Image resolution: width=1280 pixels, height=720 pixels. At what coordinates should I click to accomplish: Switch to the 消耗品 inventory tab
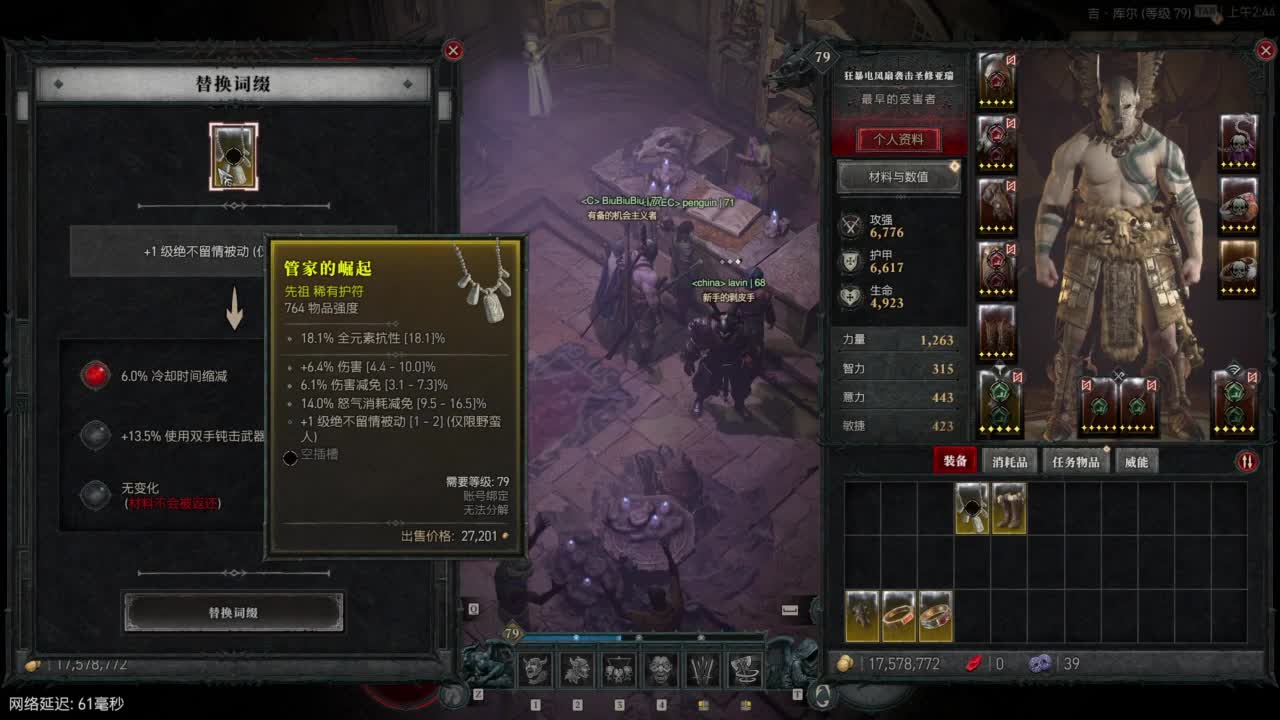1009,462
